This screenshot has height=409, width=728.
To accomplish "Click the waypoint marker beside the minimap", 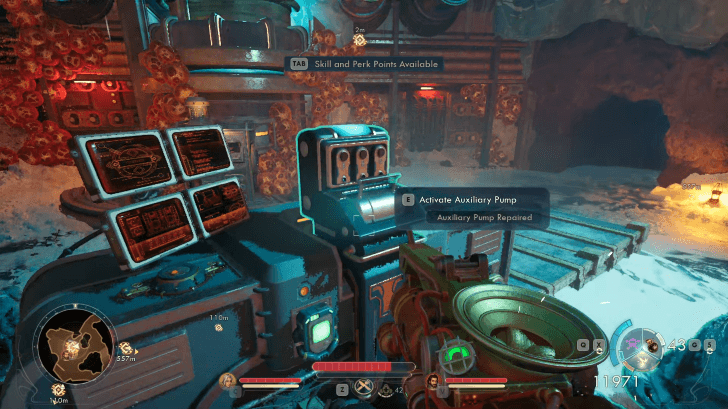I will 126,347.
